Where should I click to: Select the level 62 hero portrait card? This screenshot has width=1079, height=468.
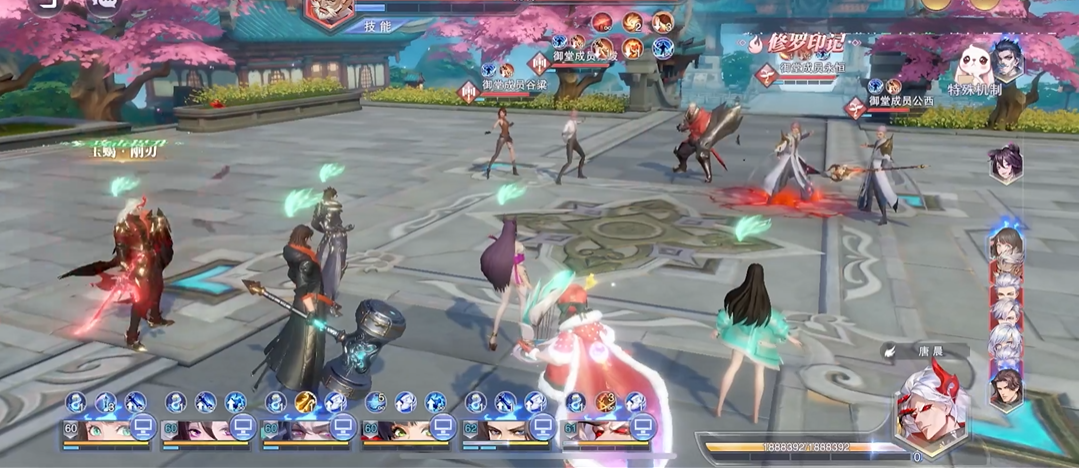click(494, 430)
